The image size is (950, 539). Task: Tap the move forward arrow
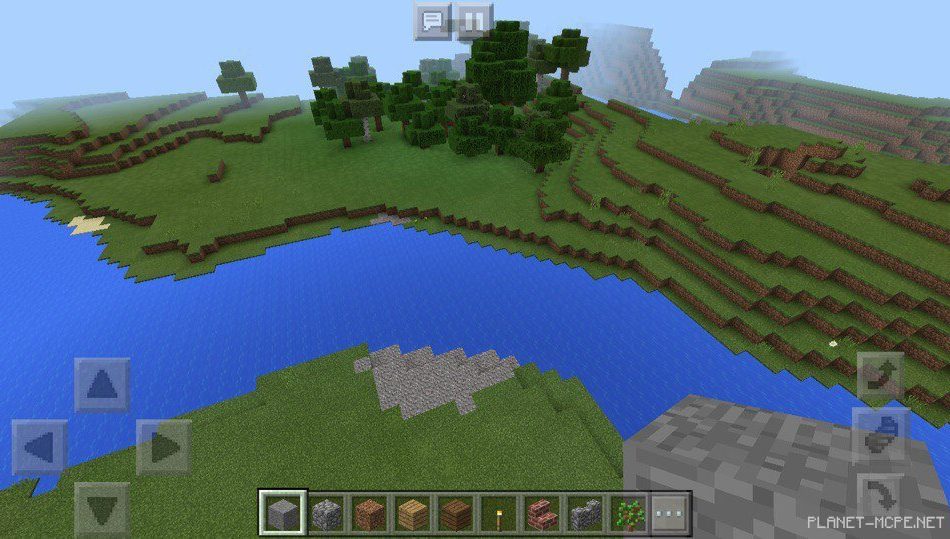(x=102, y=385)
